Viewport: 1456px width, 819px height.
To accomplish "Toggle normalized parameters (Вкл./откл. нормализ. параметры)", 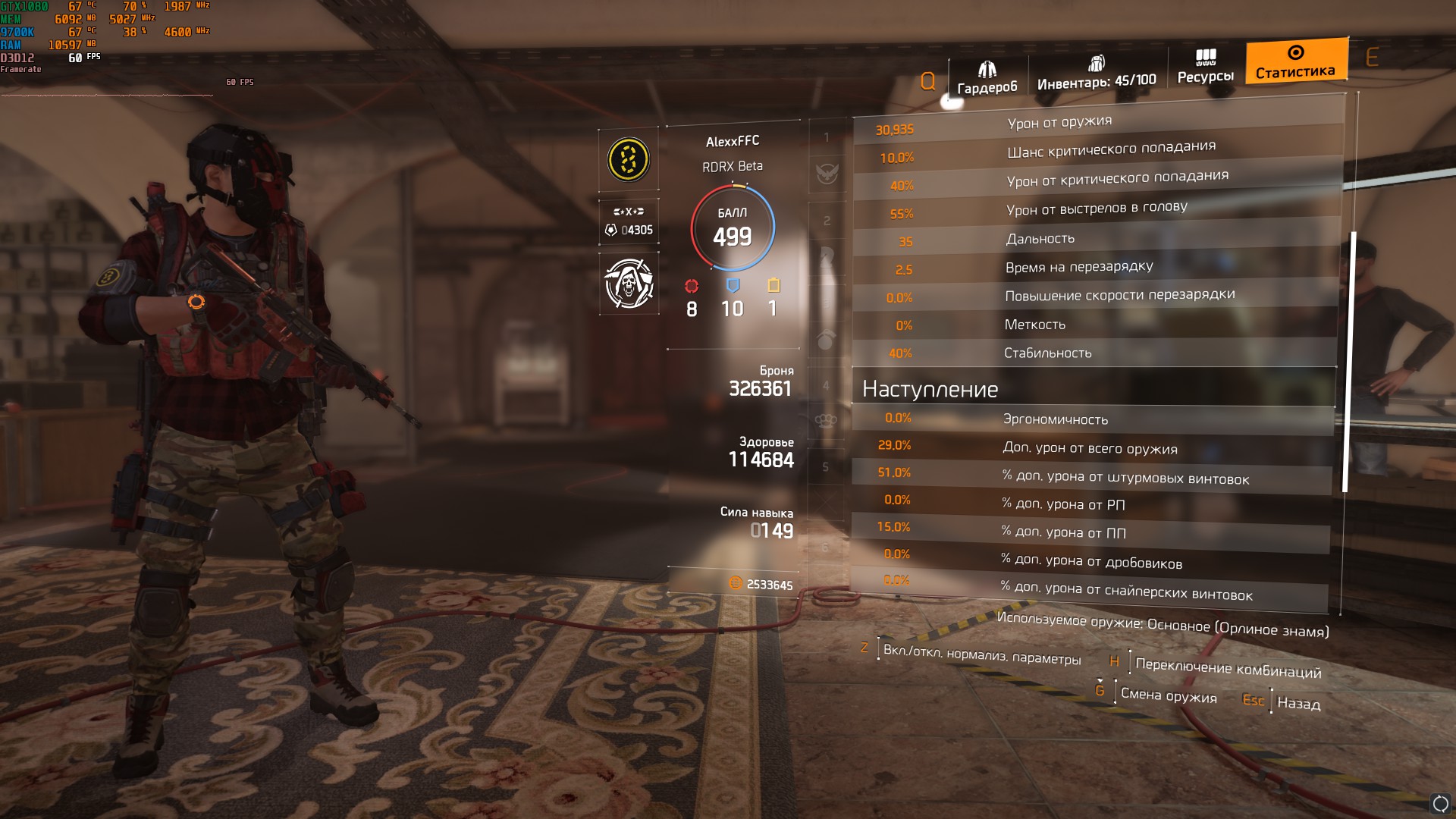I will [x=981, y=654].
